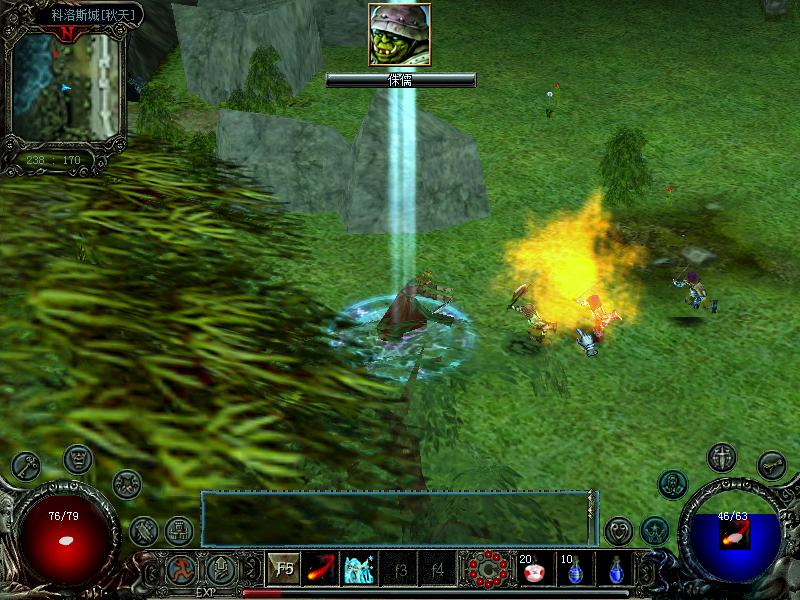Click the shield icon above the mana orb
800x600 pixels.
point(721,458)
